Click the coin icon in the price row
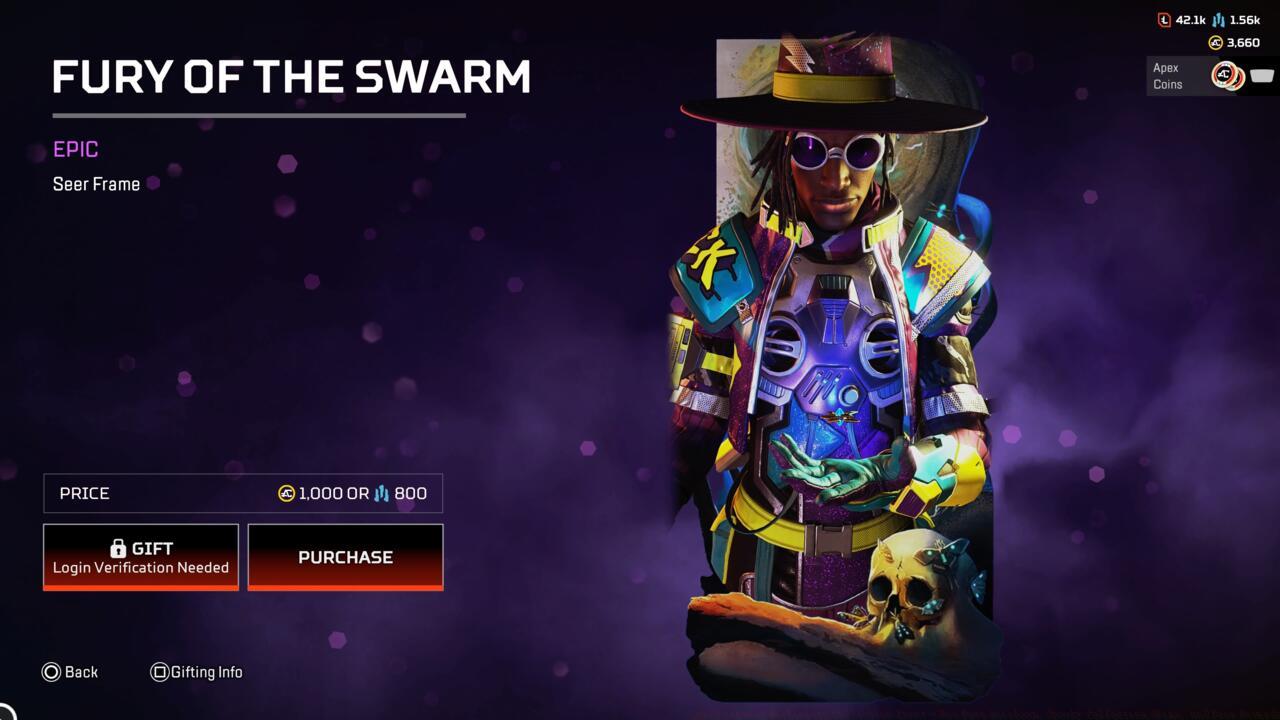Screen dimensions: 1280x720 [285, 493]
